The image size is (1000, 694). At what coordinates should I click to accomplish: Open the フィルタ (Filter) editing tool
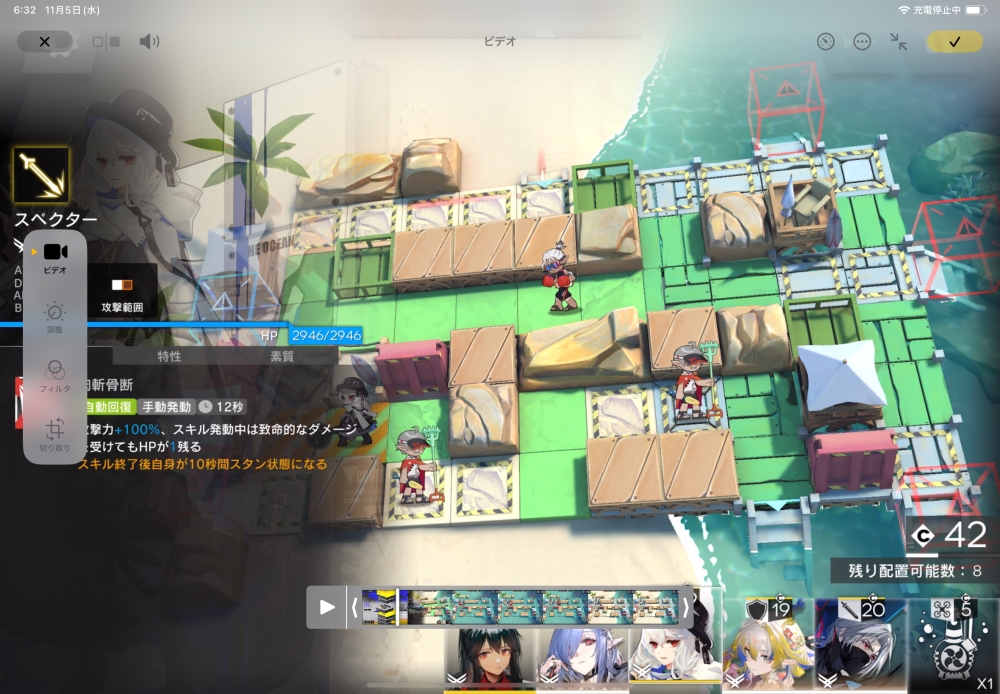tap(55, 374)
